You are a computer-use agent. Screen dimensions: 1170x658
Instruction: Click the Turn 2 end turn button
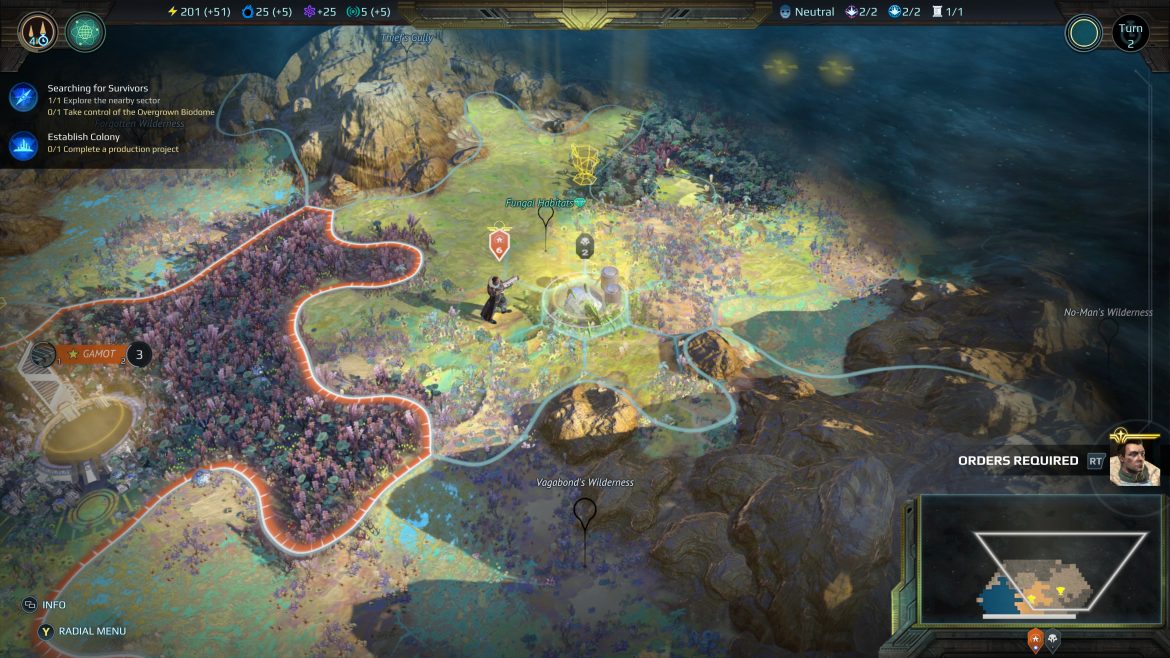click(1130, 33)
